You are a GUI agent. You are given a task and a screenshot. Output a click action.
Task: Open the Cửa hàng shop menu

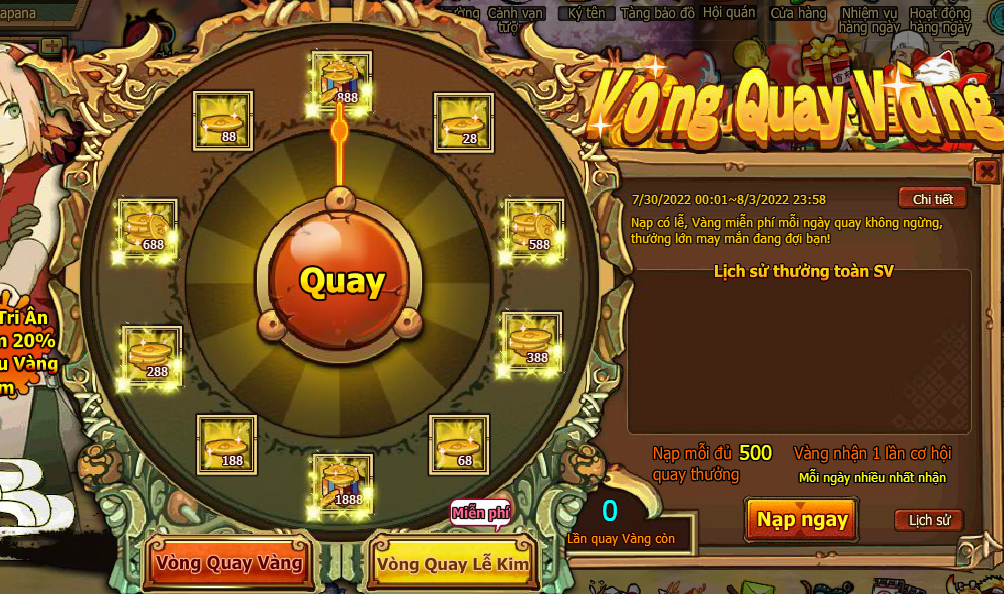coord(798,14)
